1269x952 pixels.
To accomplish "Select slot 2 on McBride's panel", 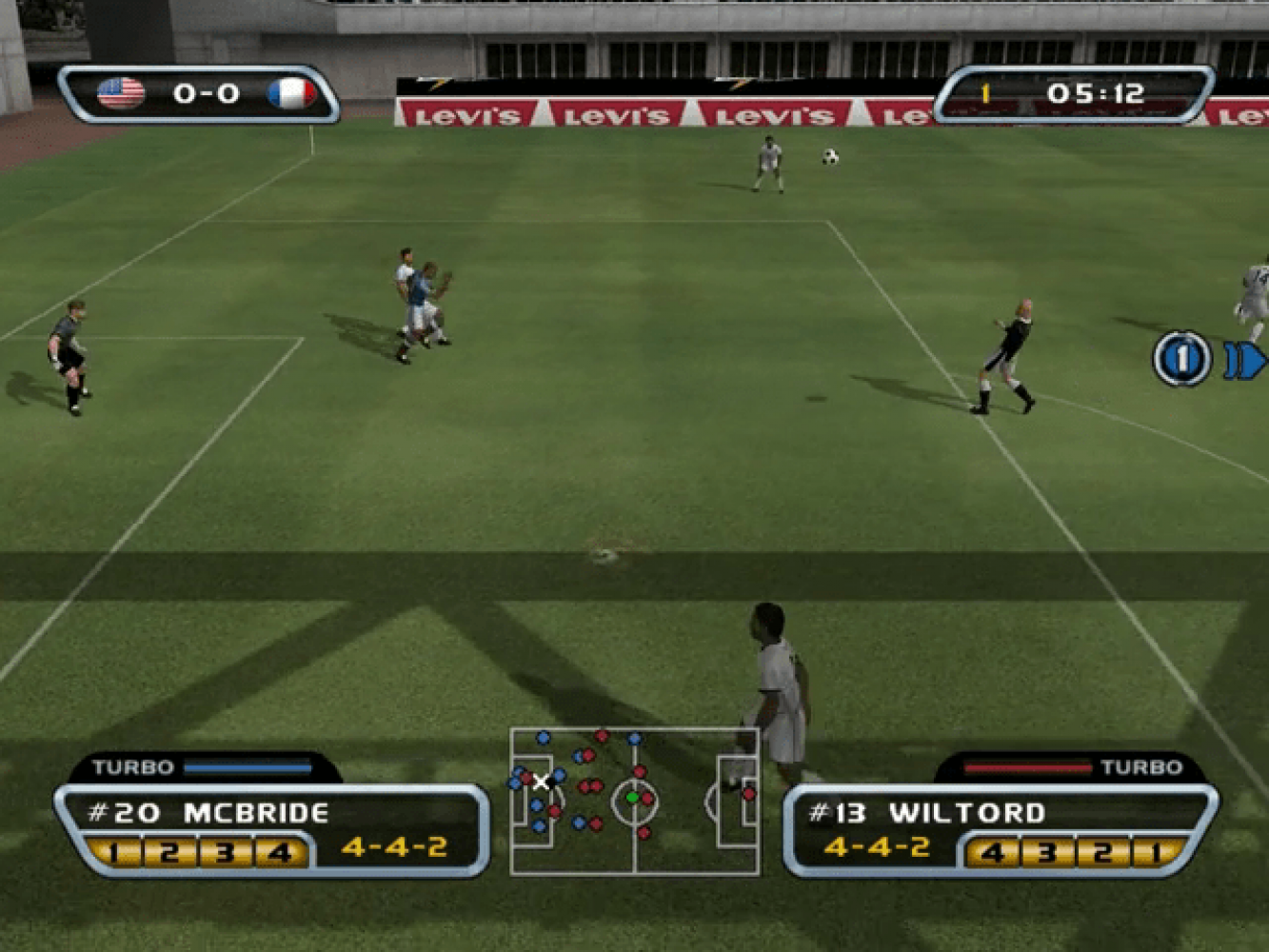I will 169,851.
